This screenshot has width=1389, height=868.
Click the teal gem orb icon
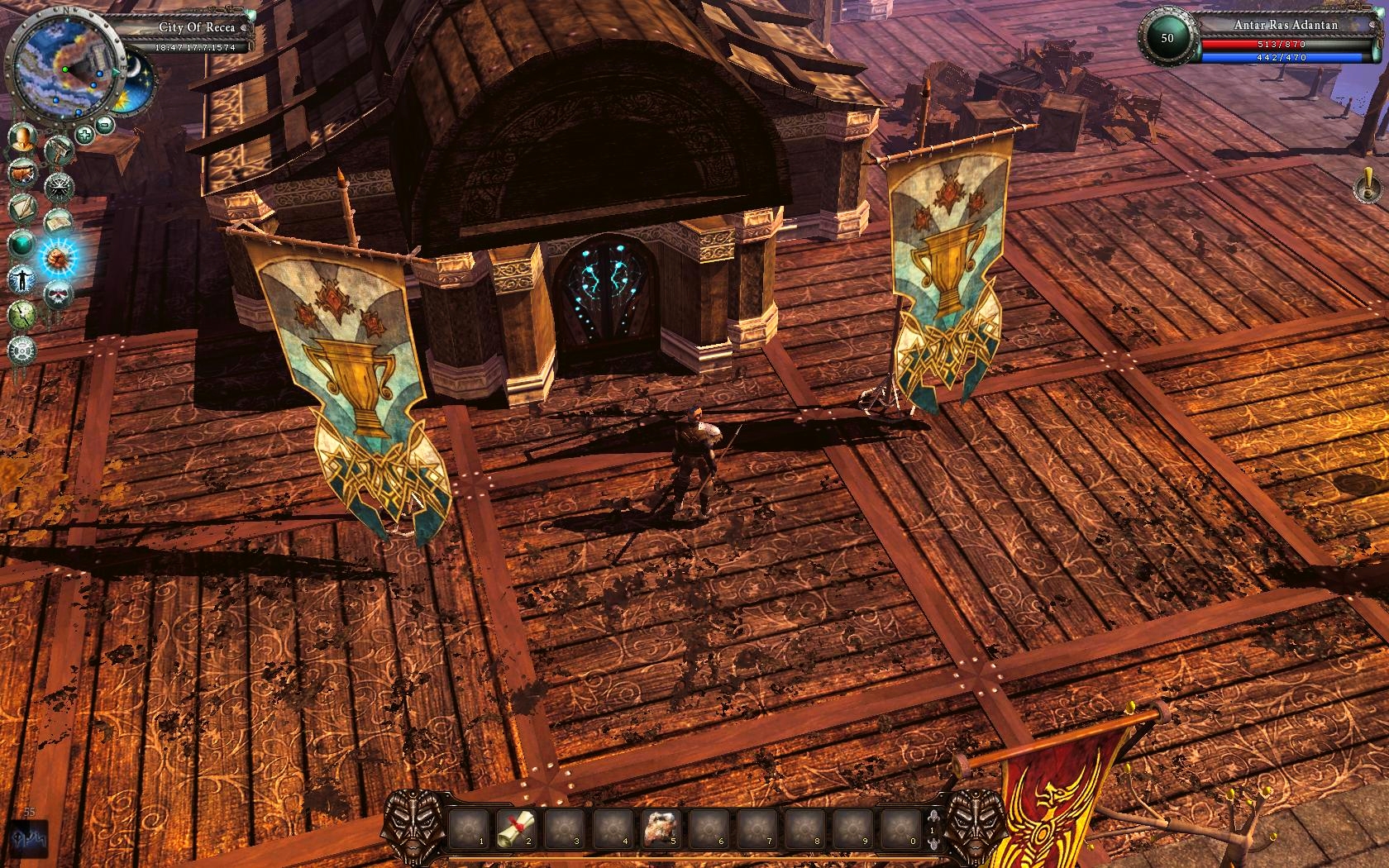[x=22, y=244]
